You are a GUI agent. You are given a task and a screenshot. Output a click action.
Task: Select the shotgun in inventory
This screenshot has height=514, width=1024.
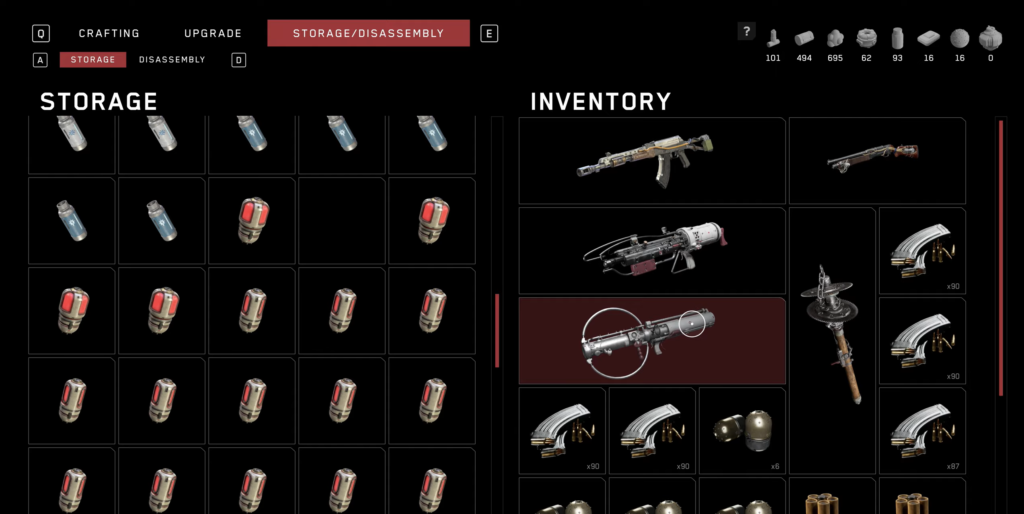876,160
